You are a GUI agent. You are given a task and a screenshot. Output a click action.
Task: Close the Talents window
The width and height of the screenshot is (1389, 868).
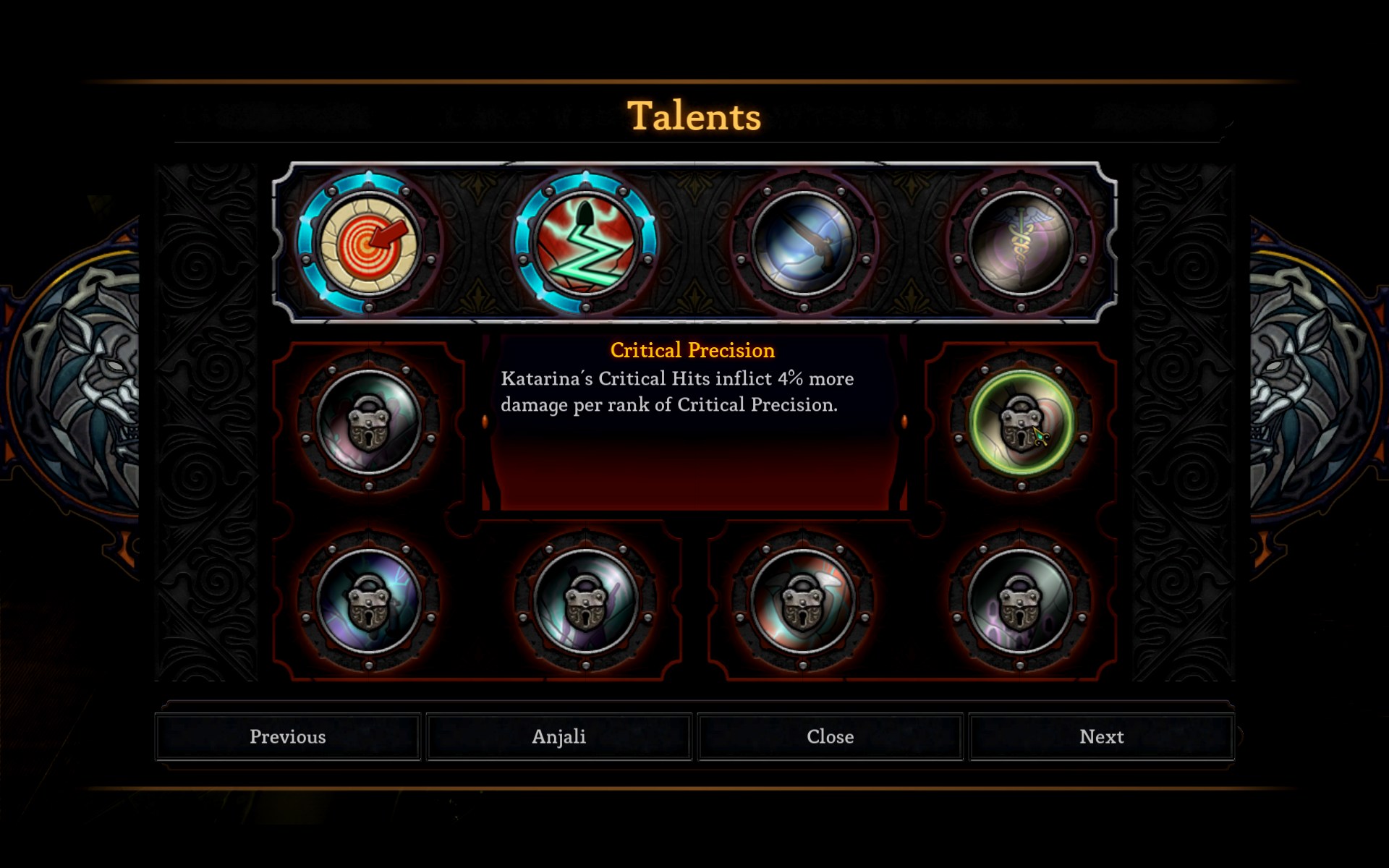[830, 736]
